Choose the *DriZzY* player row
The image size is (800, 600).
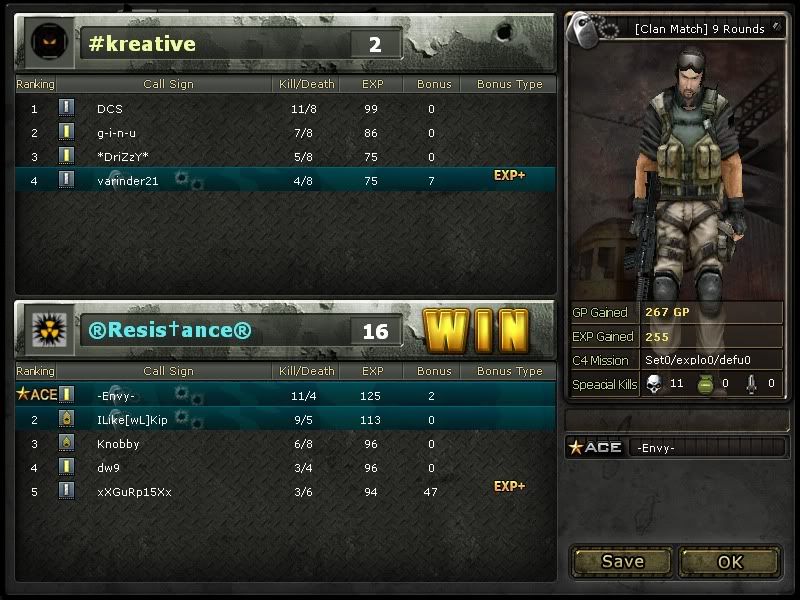pyautogui.click(x=123, y=157)
